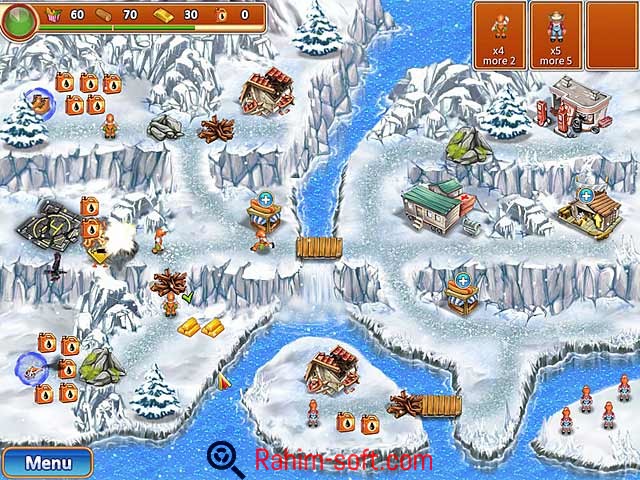640x480 pixels.
Task: Click the blue plus icon above the hut beside the upper wooden bridge
Action: [x=266, y=197]
